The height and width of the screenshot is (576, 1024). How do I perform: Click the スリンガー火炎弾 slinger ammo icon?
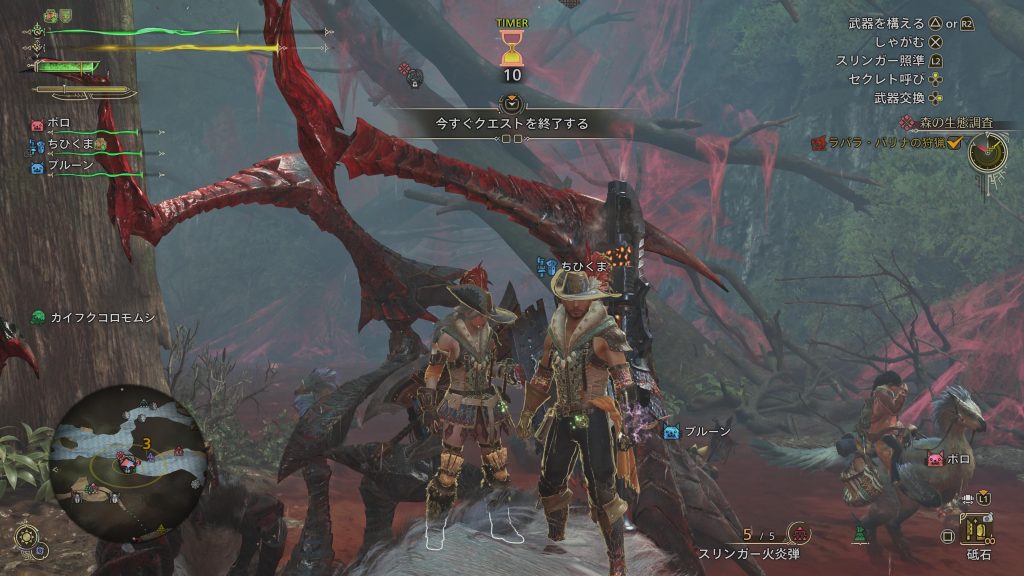[x=799, y=534]
